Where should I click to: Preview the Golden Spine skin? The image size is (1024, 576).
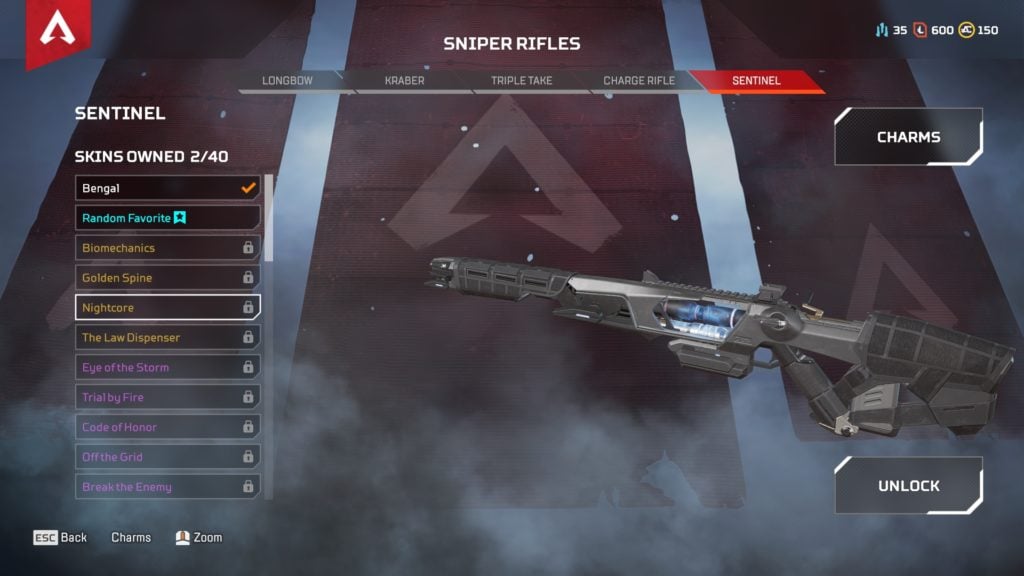[167, 278]
